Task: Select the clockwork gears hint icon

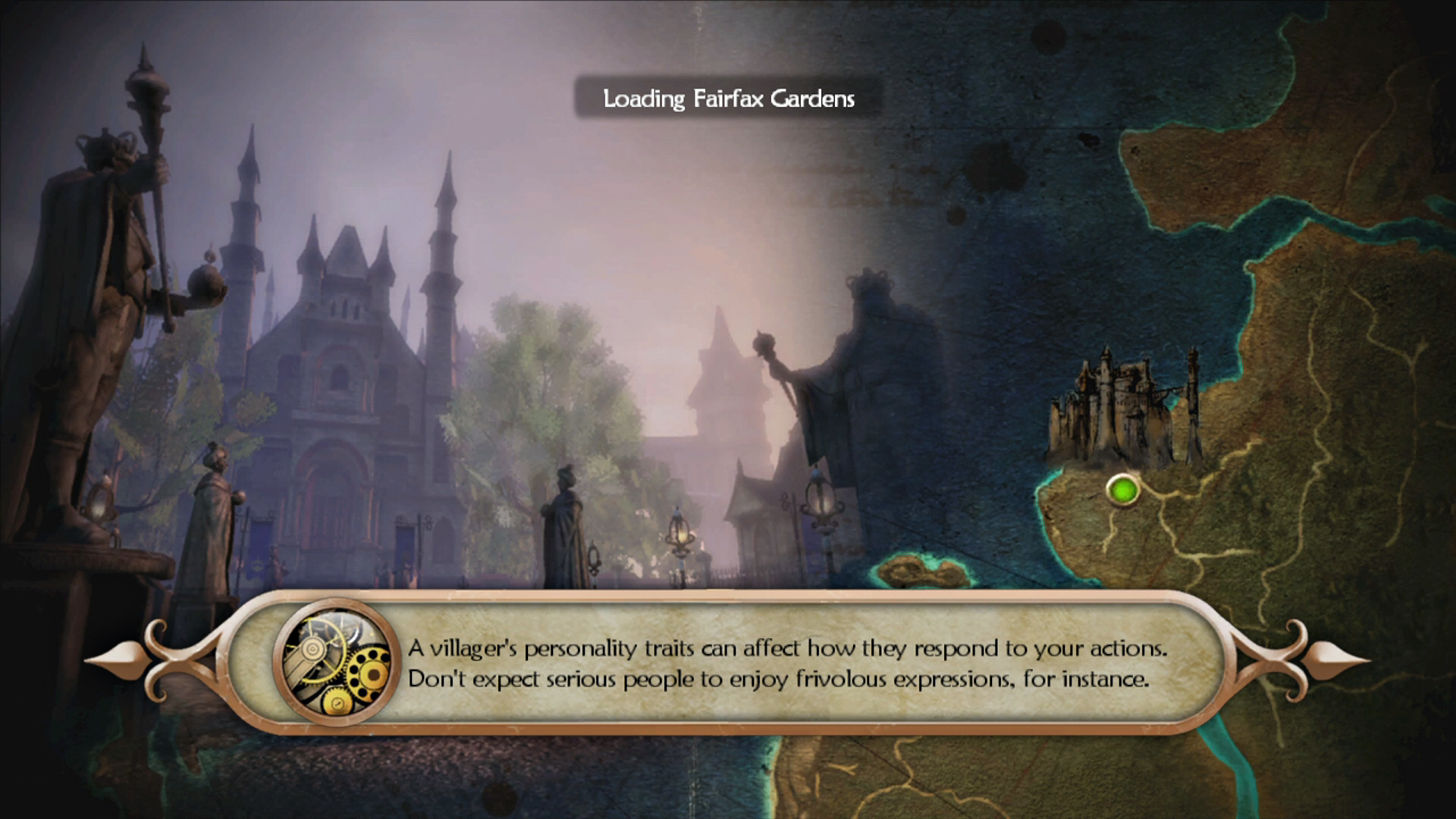Action: click(x=337, y=662)
